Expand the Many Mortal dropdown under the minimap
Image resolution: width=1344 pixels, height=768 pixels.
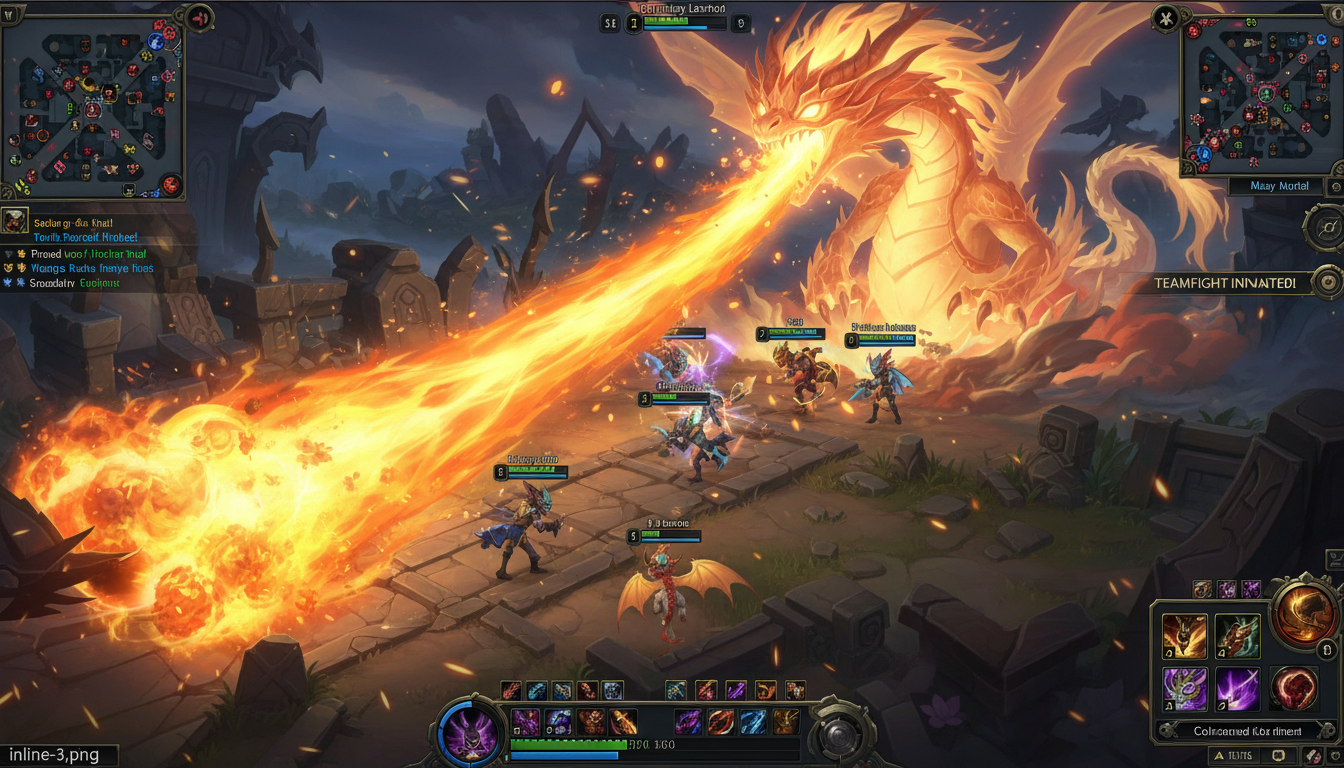[1280, 186]
